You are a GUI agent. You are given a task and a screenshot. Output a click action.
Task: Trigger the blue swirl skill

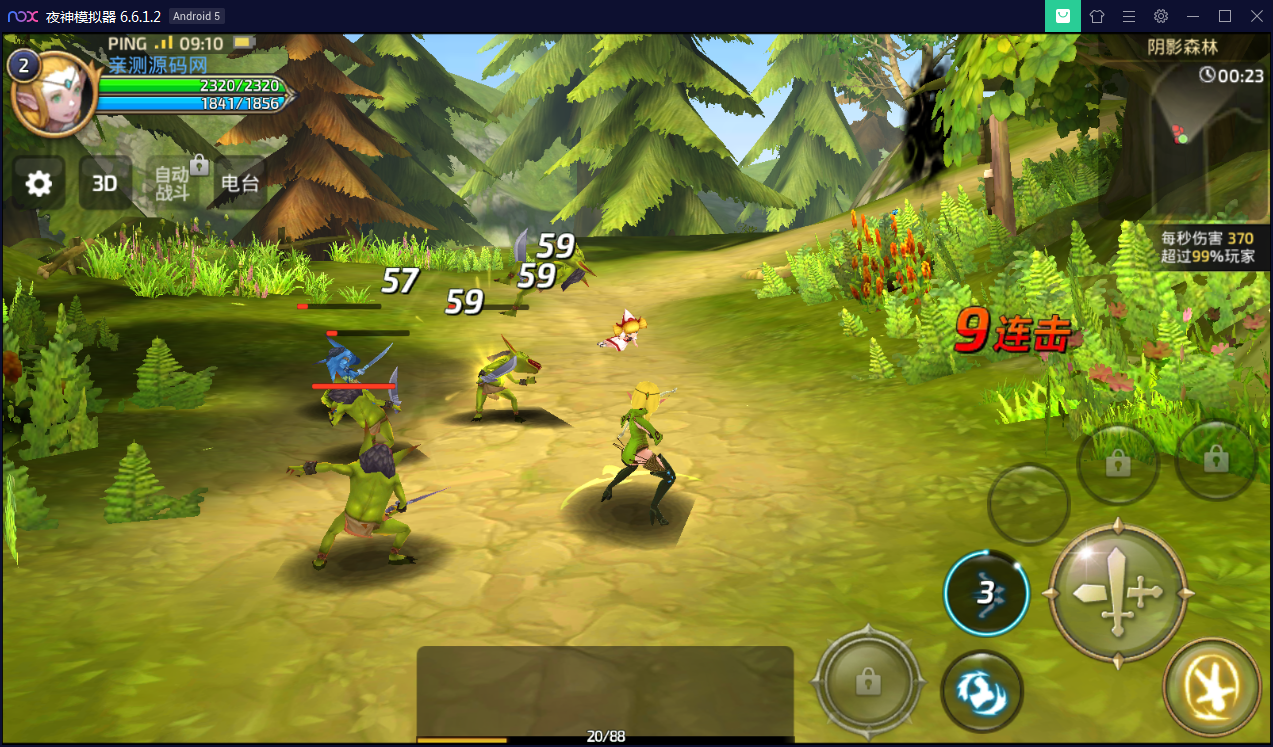click(981, 691)
